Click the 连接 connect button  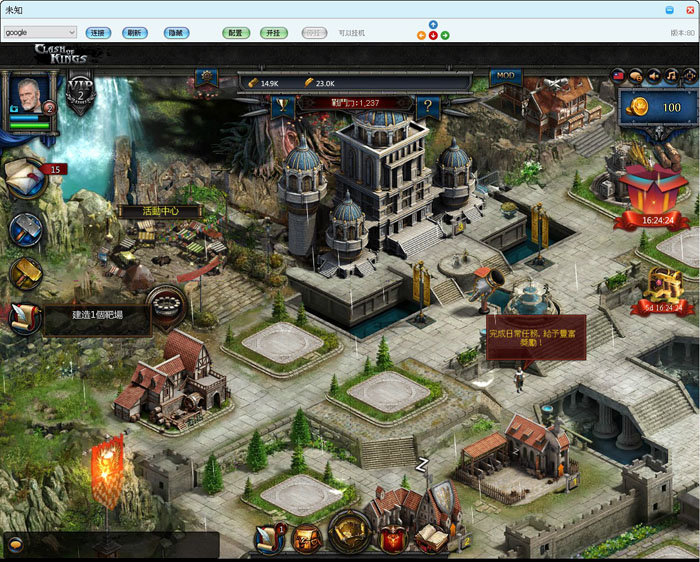pyautogui.click(x=98, y=33)
